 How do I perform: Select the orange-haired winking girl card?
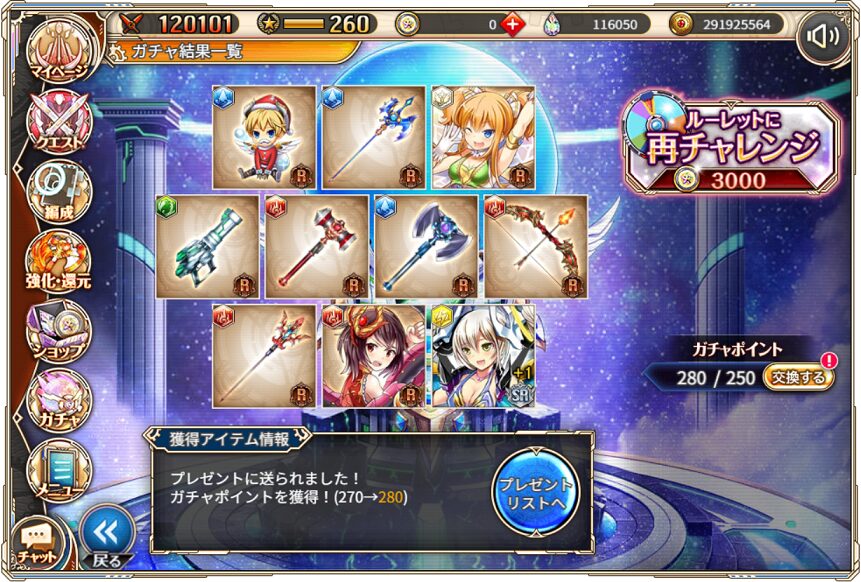coord(483,137)
